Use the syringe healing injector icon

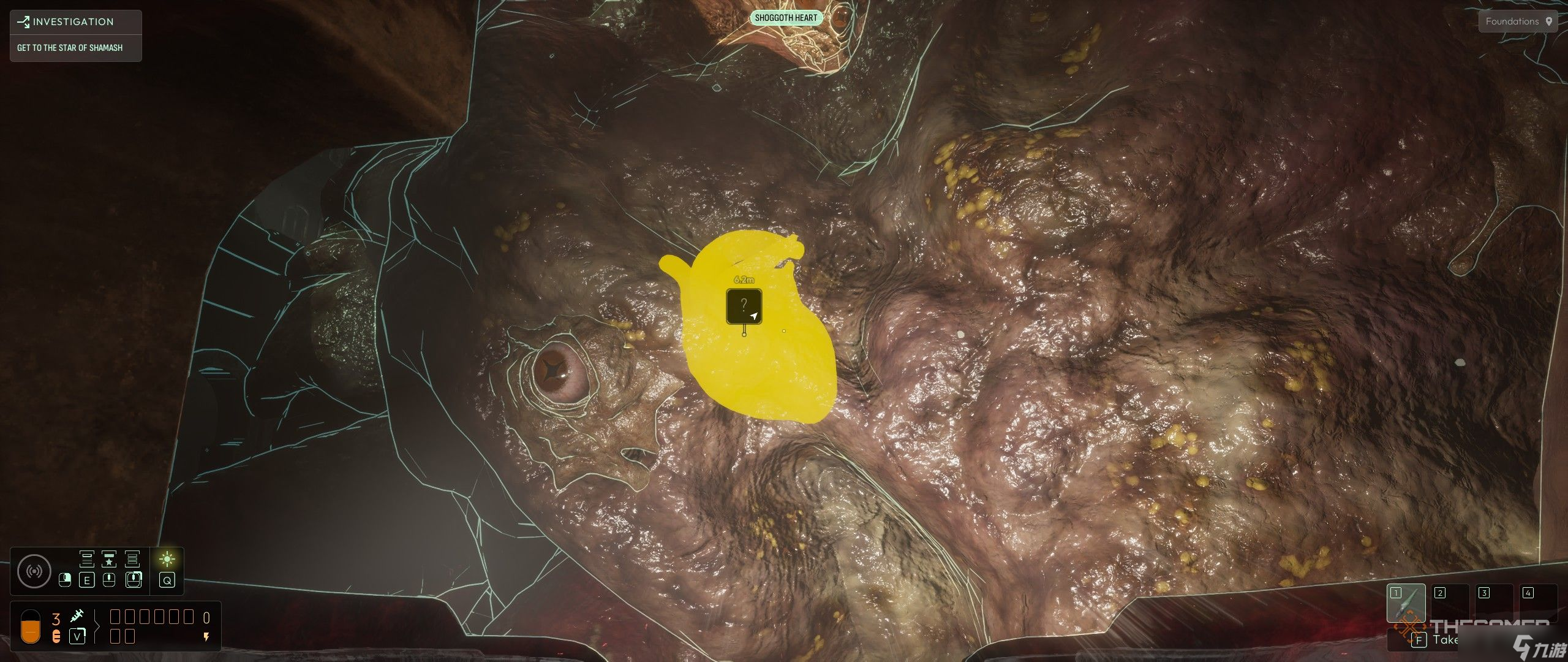(x=77, y=615)
